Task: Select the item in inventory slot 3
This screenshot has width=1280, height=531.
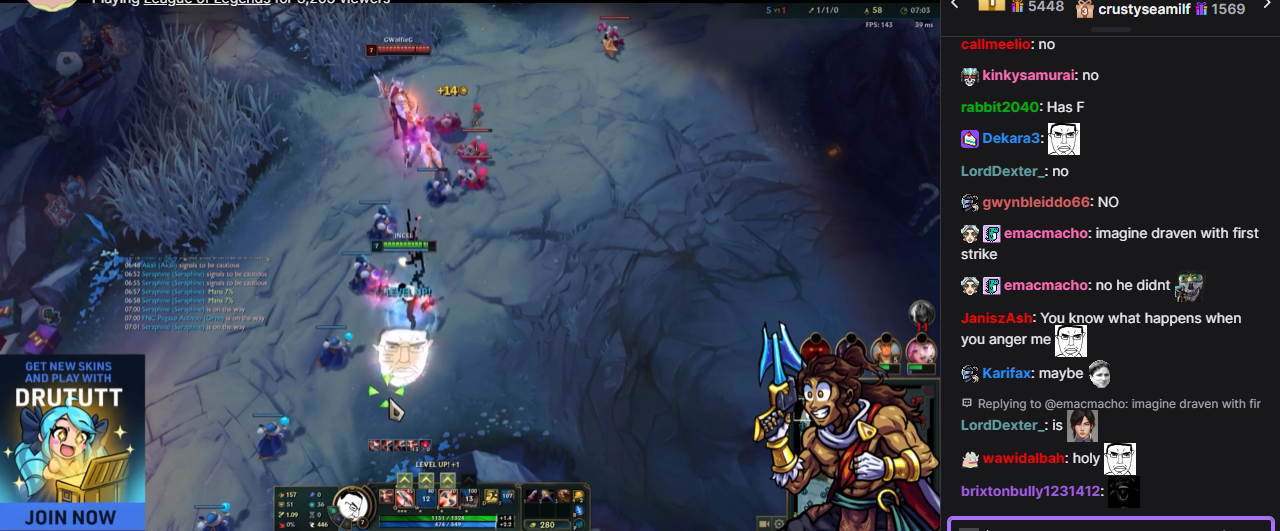Action: point(561,496)
